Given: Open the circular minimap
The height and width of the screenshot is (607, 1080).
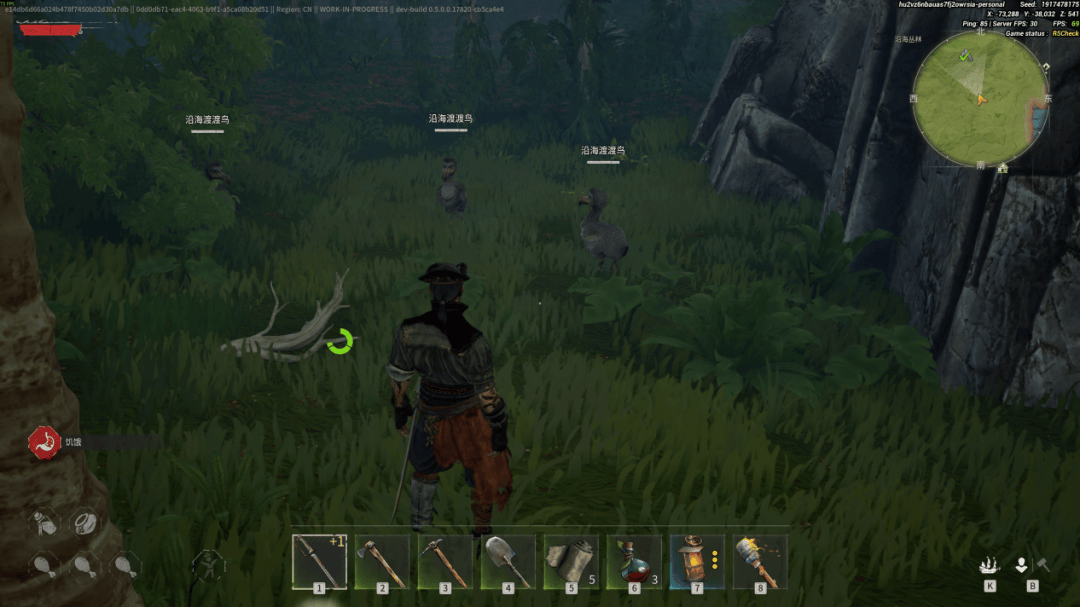Looking at the screenshot, I should 981,98.
